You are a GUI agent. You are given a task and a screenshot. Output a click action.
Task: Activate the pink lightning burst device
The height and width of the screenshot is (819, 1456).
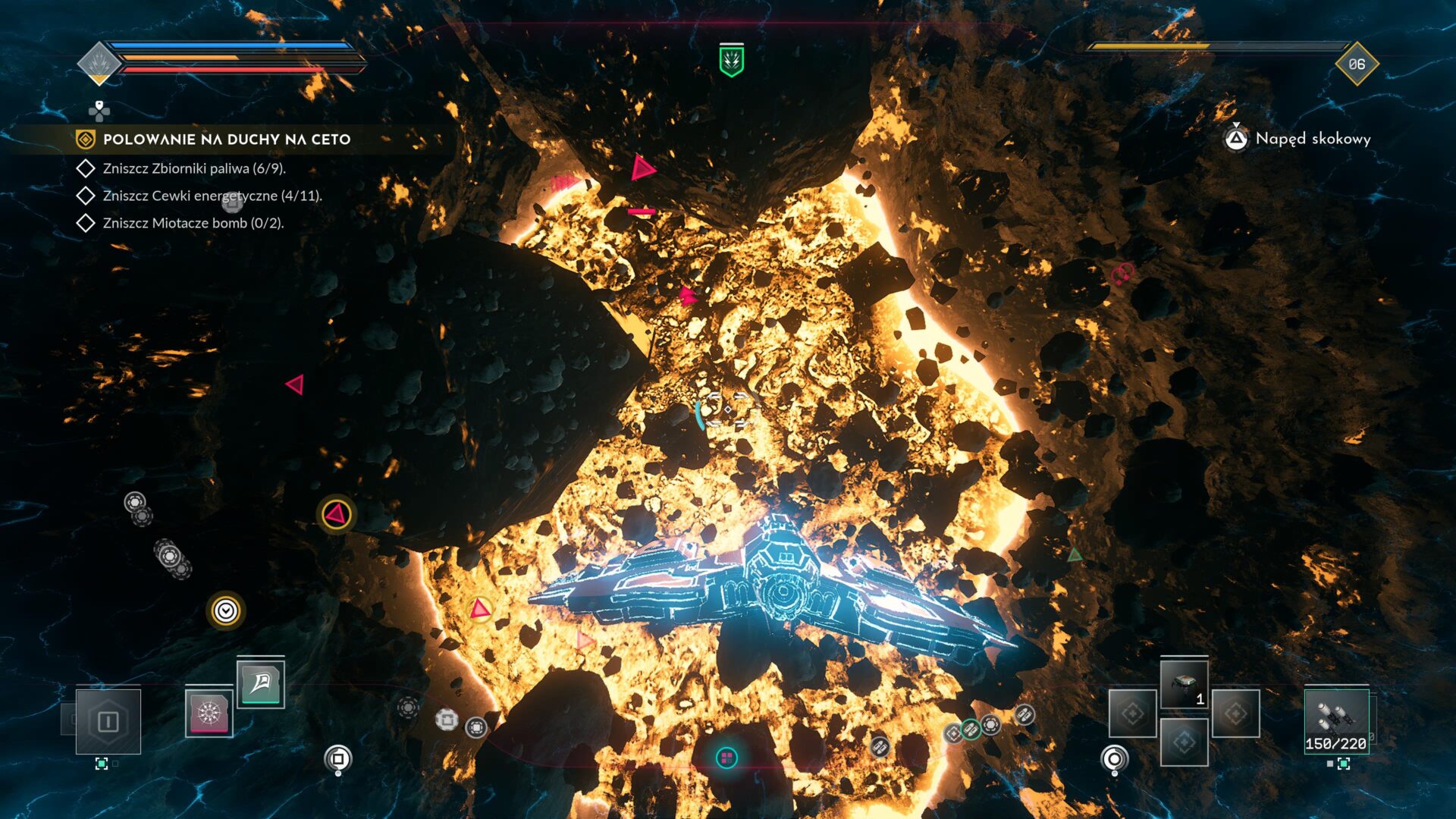coord(209,714)
